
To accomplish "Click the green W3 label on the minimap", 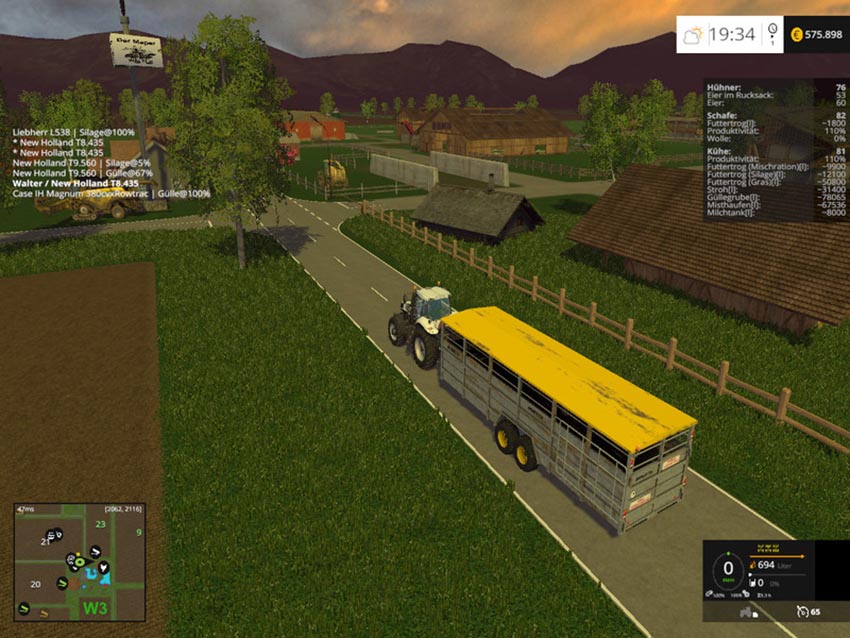I will 95,607.
